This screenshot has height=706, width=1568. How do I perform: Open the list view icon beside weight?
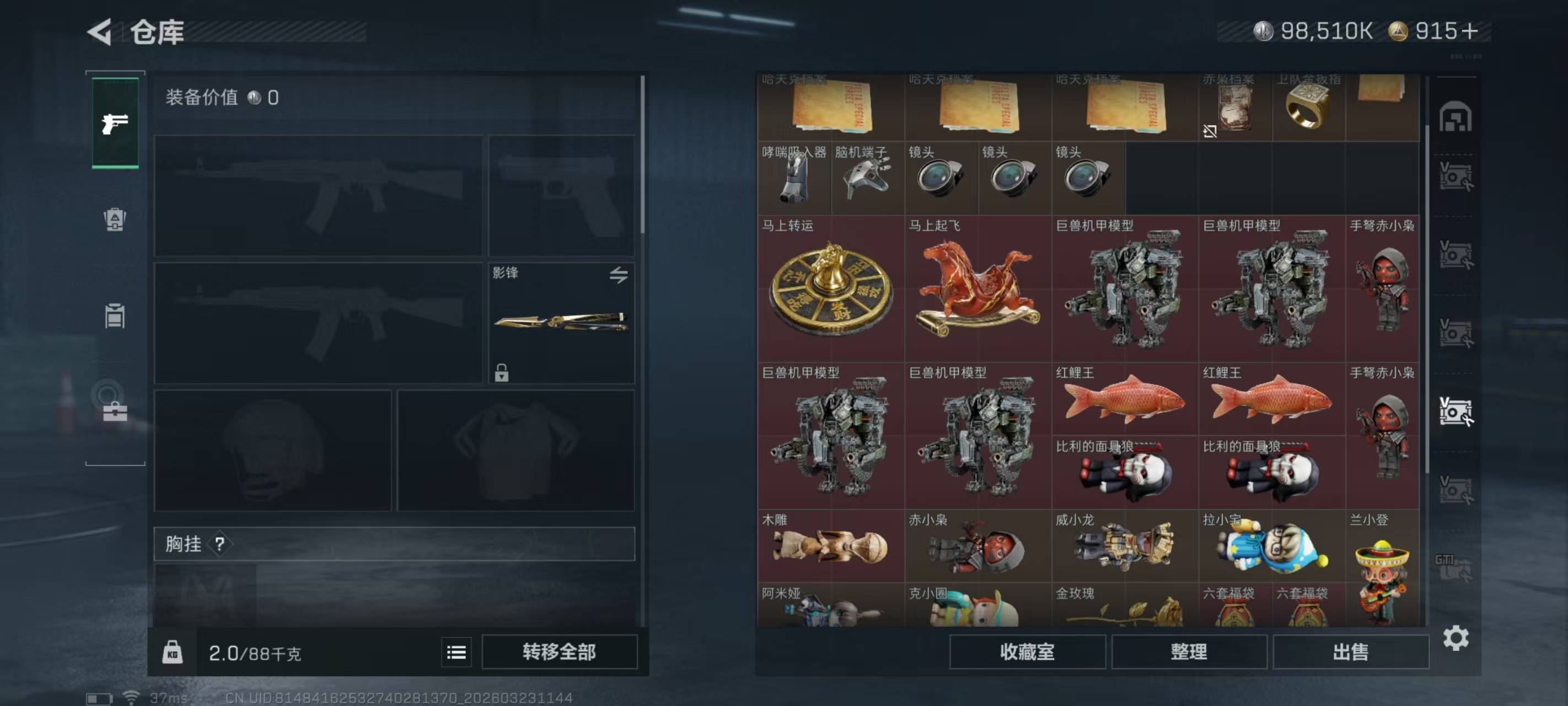[456, 652]
